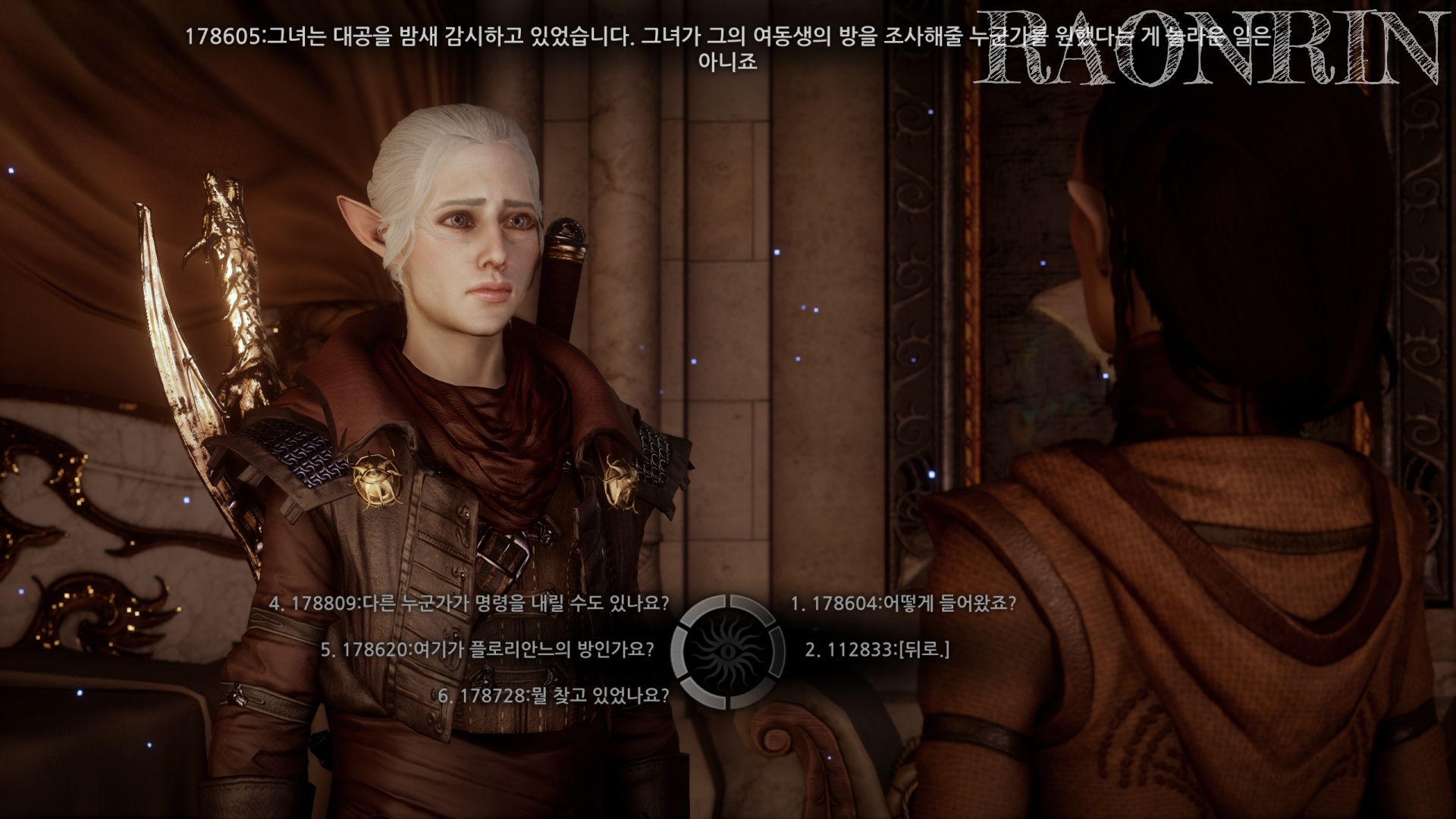Image resolution: width=1456 pixels, height=819 pixels.
Task: Select the "[뒤로.]" back option
Action: pyautogui.click(x=877, y=650)
